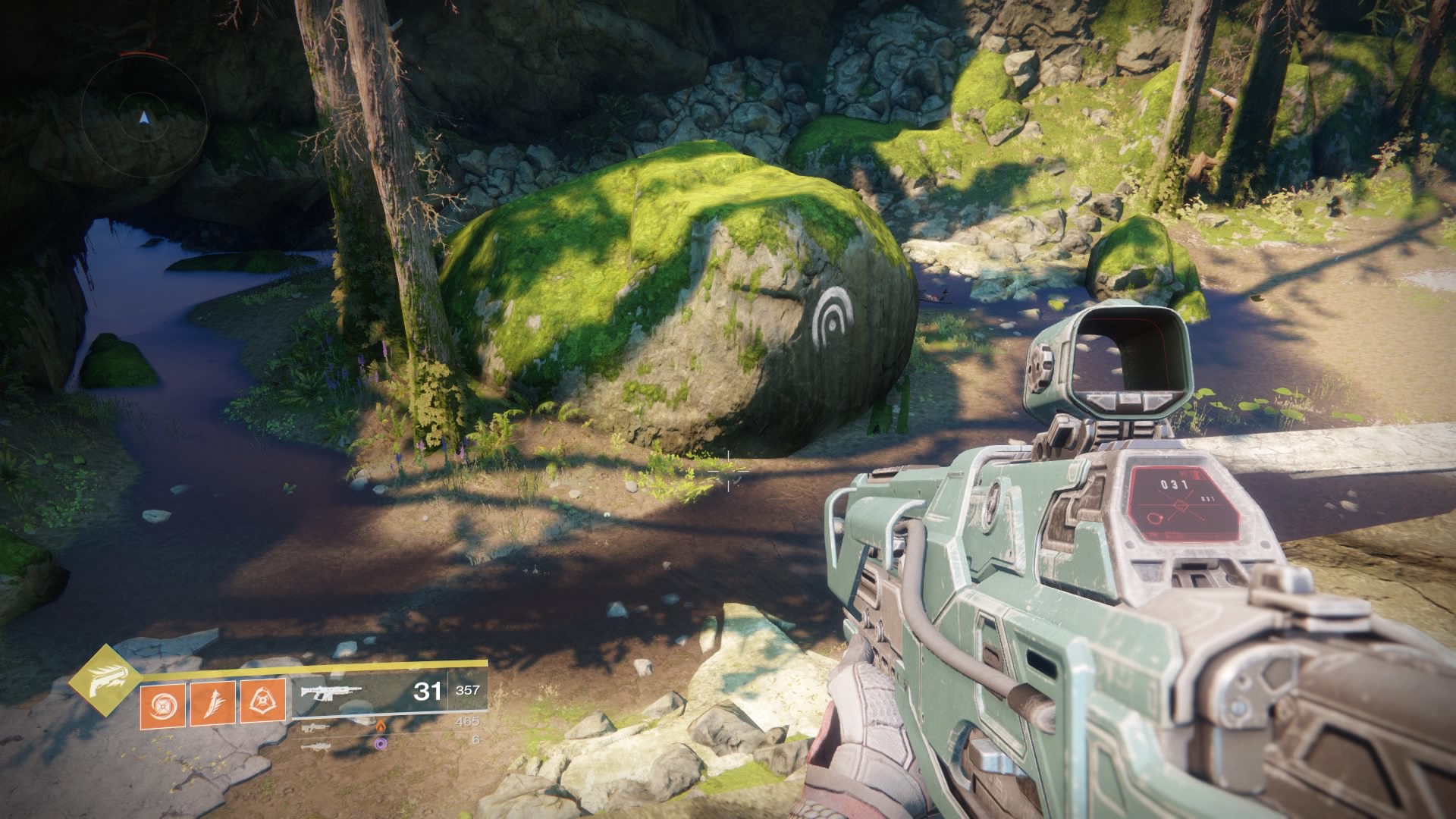Screen dimensions: 1456x819
Task: Use the swirl grenade ability icon
Action: (162, 703)
